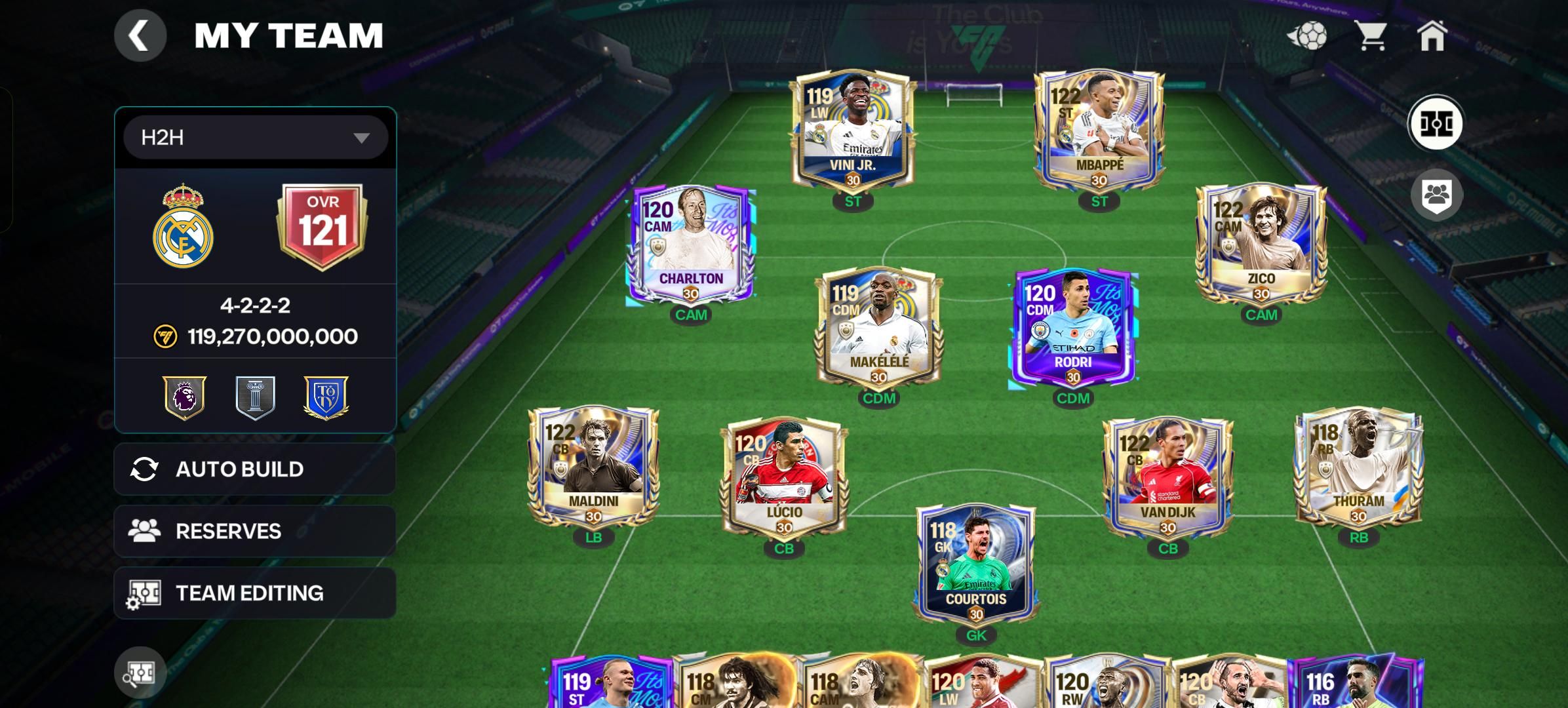This screenshot has width=1568, height=708.
Task: Select the Courtois goalkeeper card
Action: click(x=976, y=564)
